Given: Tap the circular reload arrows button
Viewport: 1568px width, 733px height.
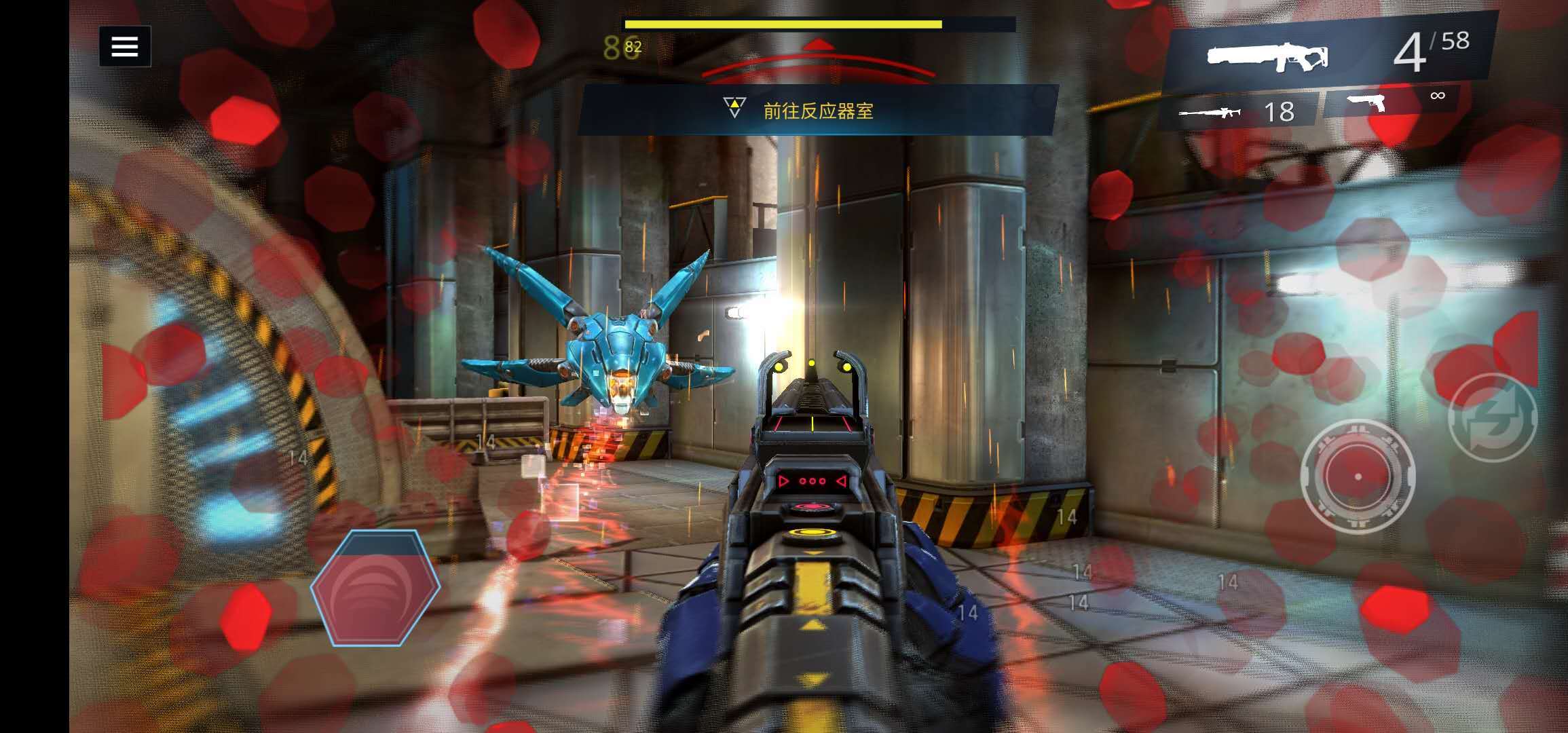Looking at the screenshot, I should pos(1492,417).
